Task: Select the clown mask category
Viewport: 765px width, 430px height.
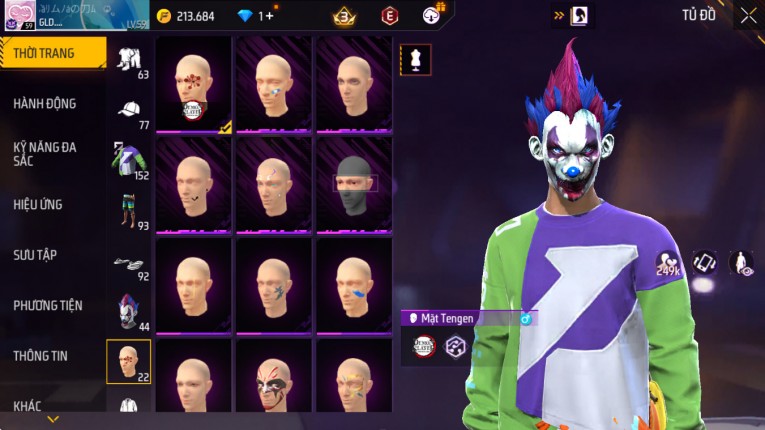Action: point(129,311)
